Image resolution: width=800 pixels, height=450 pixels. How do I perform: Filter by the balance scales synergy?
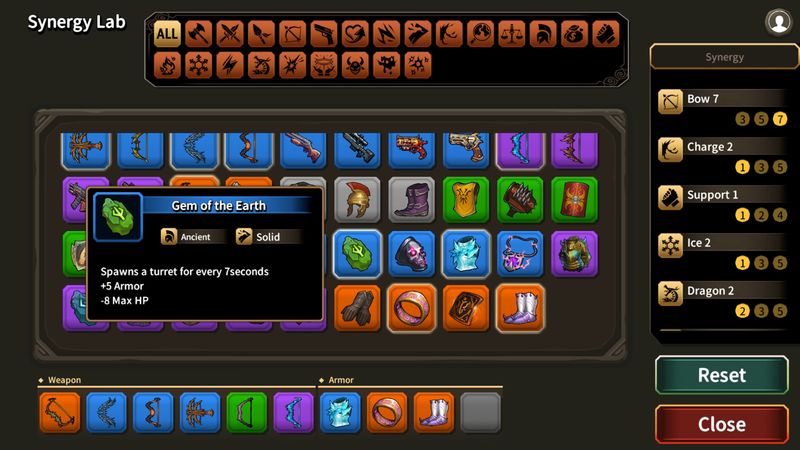511,34
